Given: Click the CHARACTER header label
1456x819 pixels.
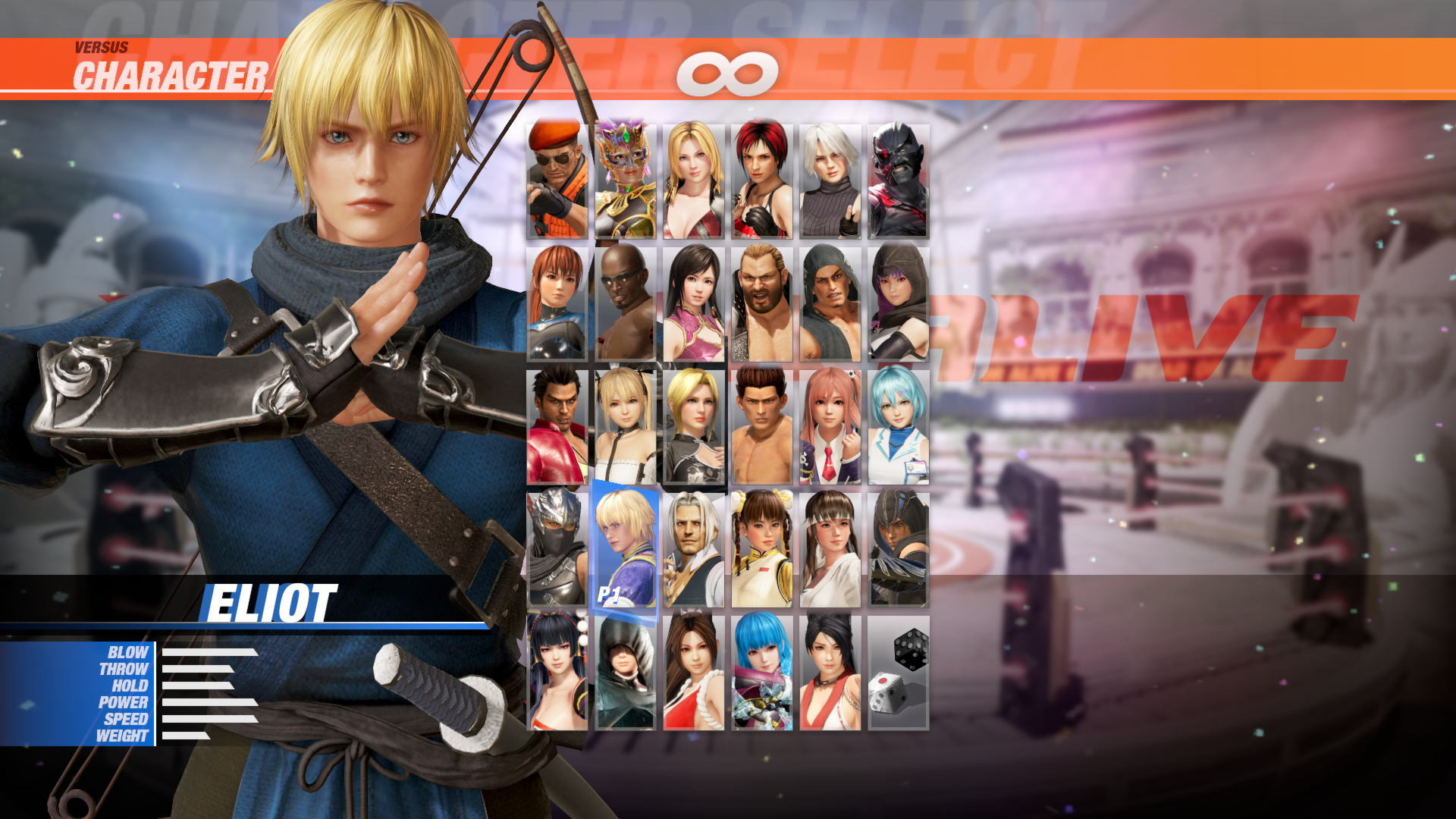Looking at the screenshot, I should pos(170,72).
